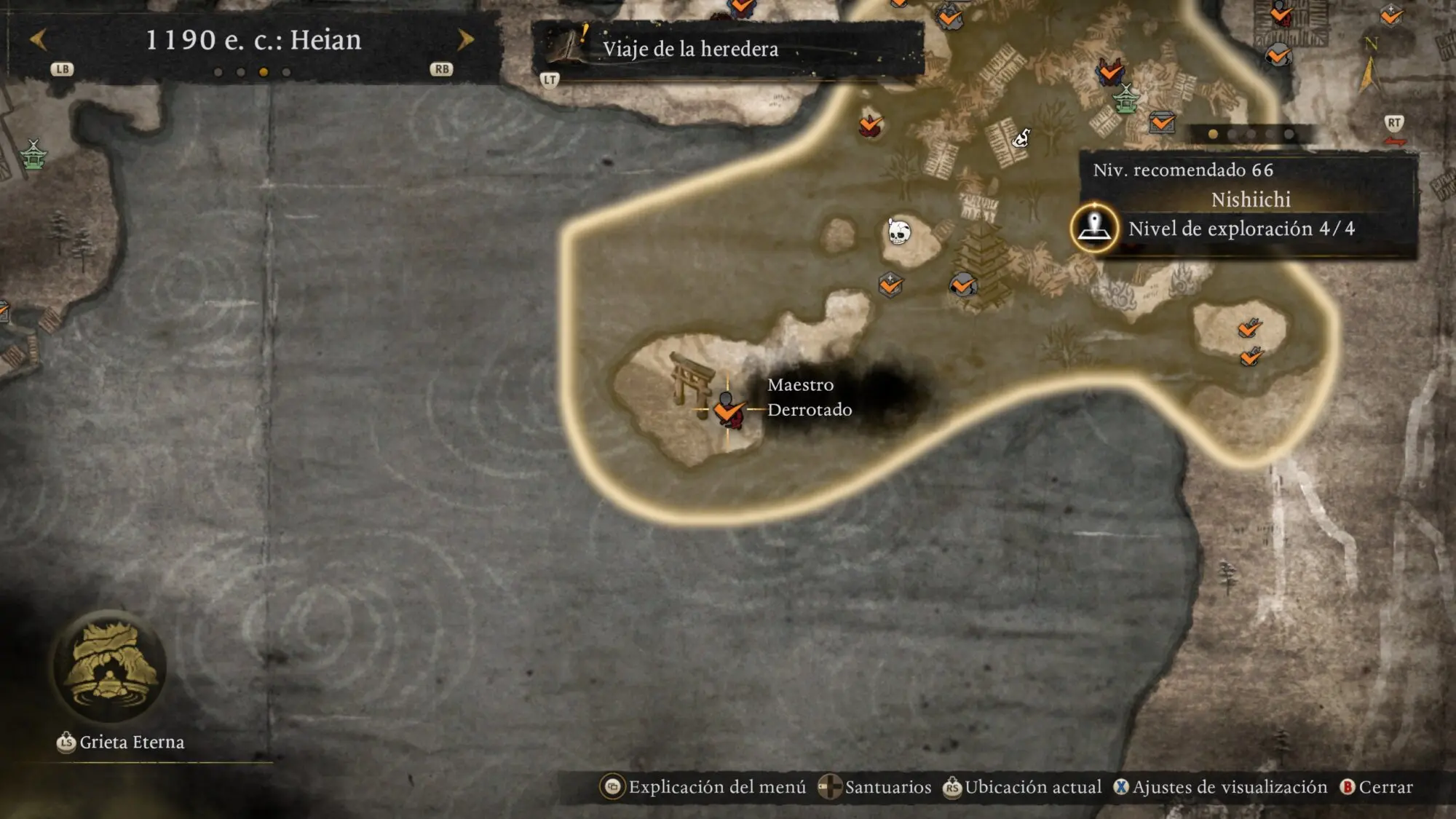This screenshot has width=1456, height=819.
Task: Advance to the next era with the right arrow
Action: [x=465, y=40]
